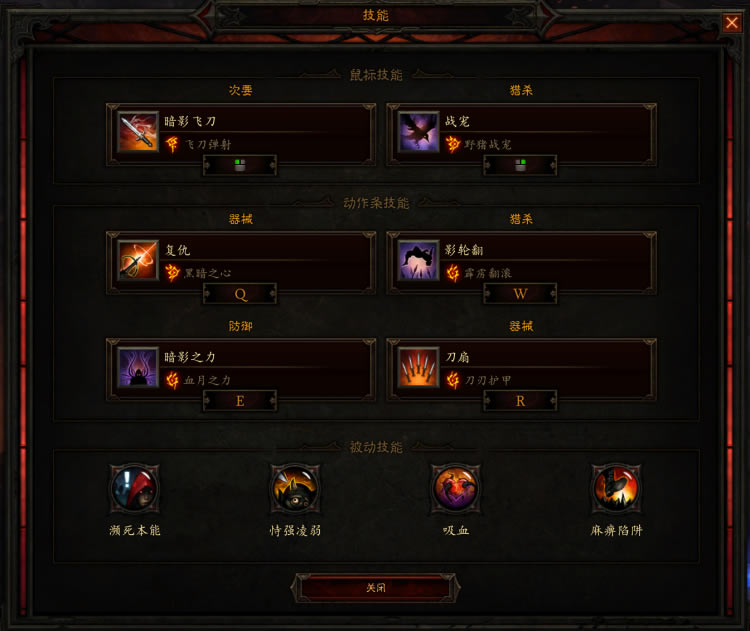750x631 pixels.
Task: Choose the 影轮翻 skill slot
Action: [520, 260]
